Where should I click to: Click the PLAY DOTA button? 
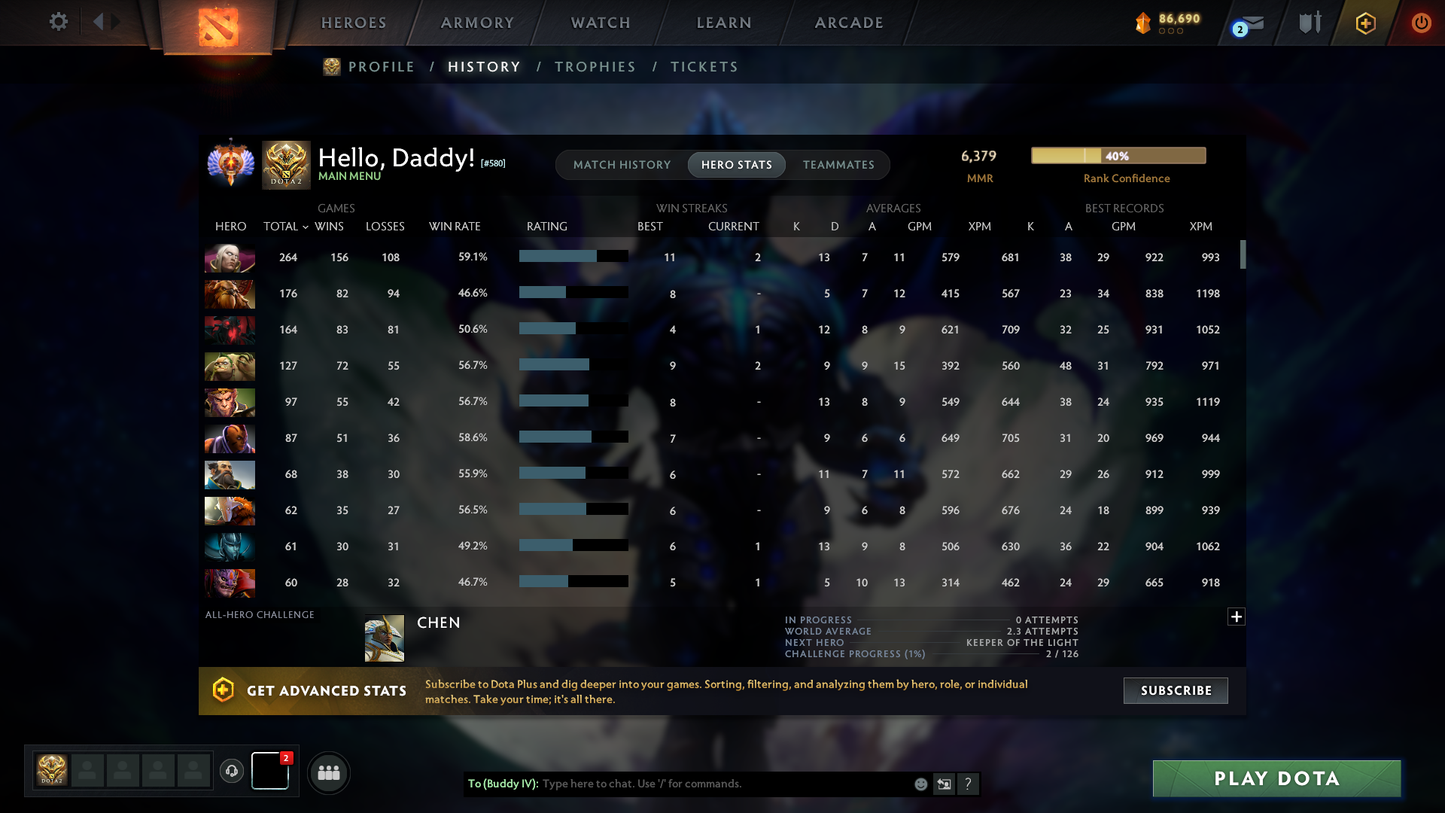coord(1276,778)
